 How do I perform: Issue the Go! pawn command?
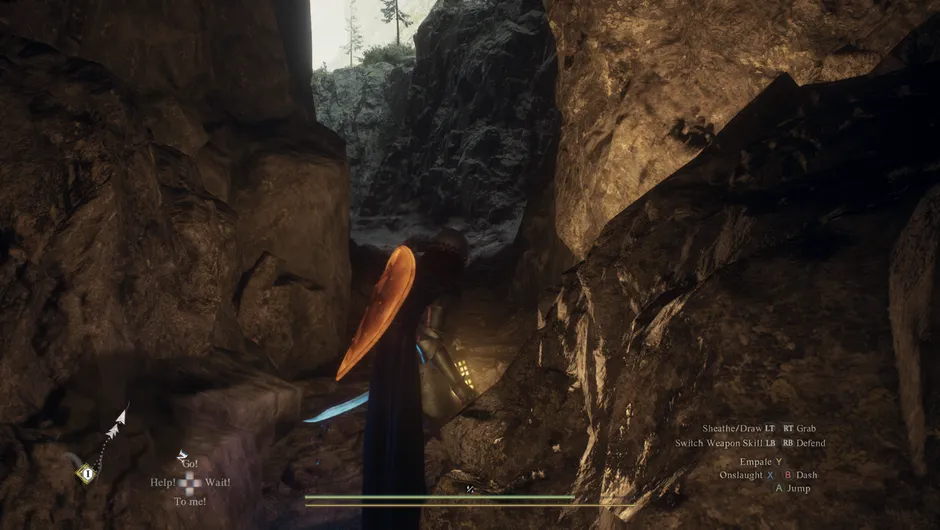pyautogui.click(x=190, y=465)
